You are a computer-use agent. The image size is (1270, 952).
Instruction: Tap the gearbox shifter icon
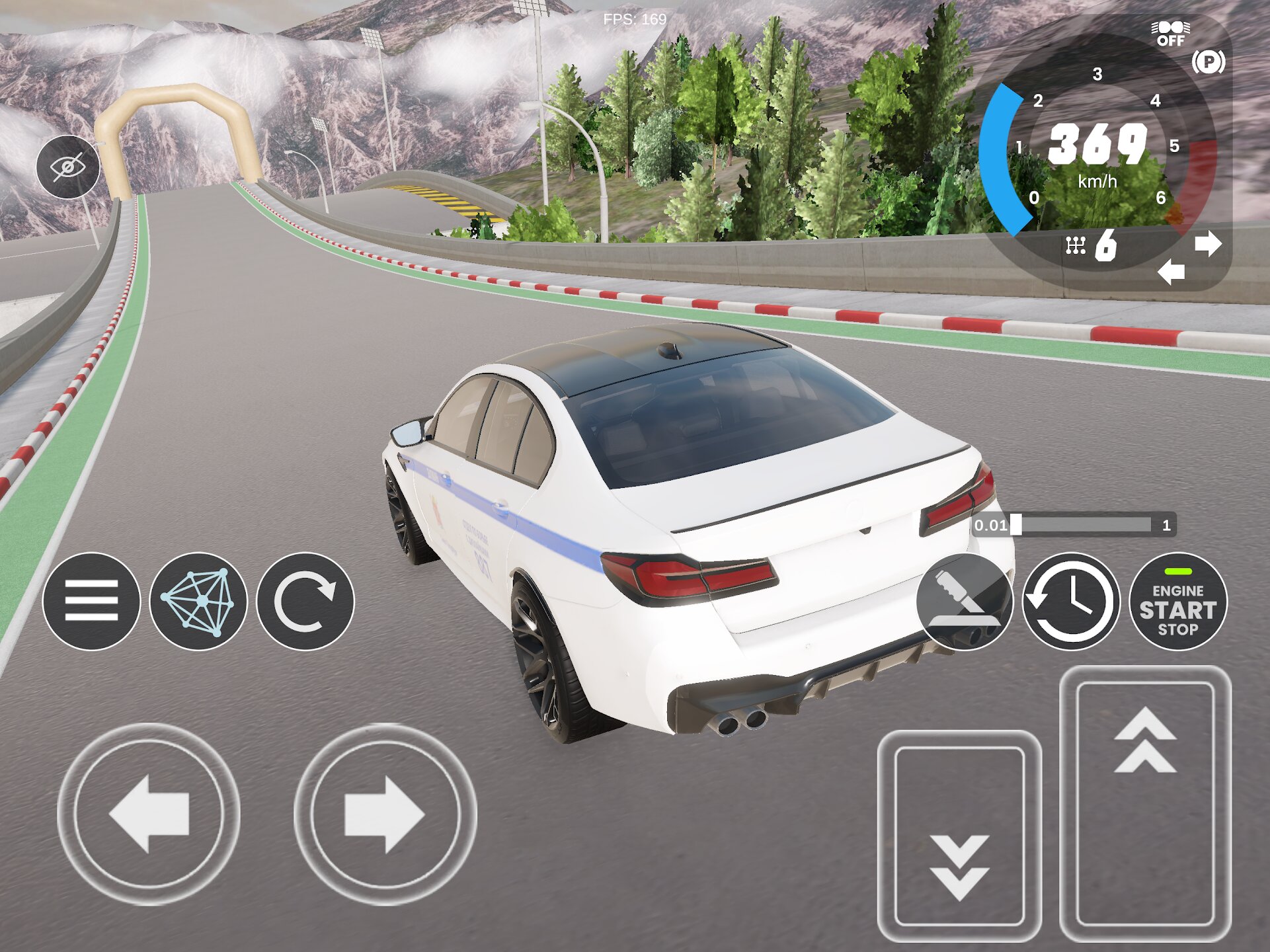(1076, 246)
